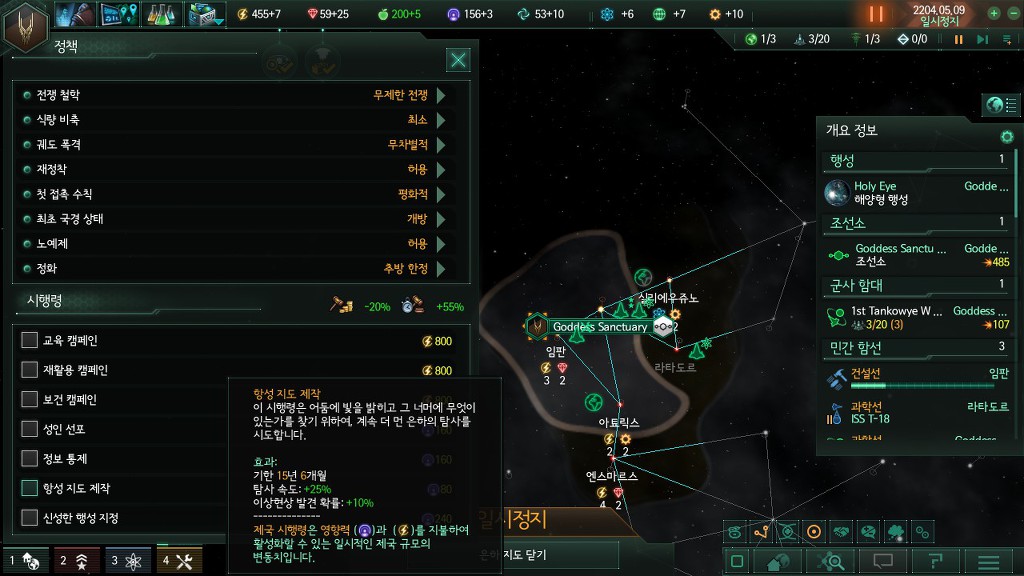Open the hamburger main menu button
The image size is (1024, 576).
(x=988, y=562)
